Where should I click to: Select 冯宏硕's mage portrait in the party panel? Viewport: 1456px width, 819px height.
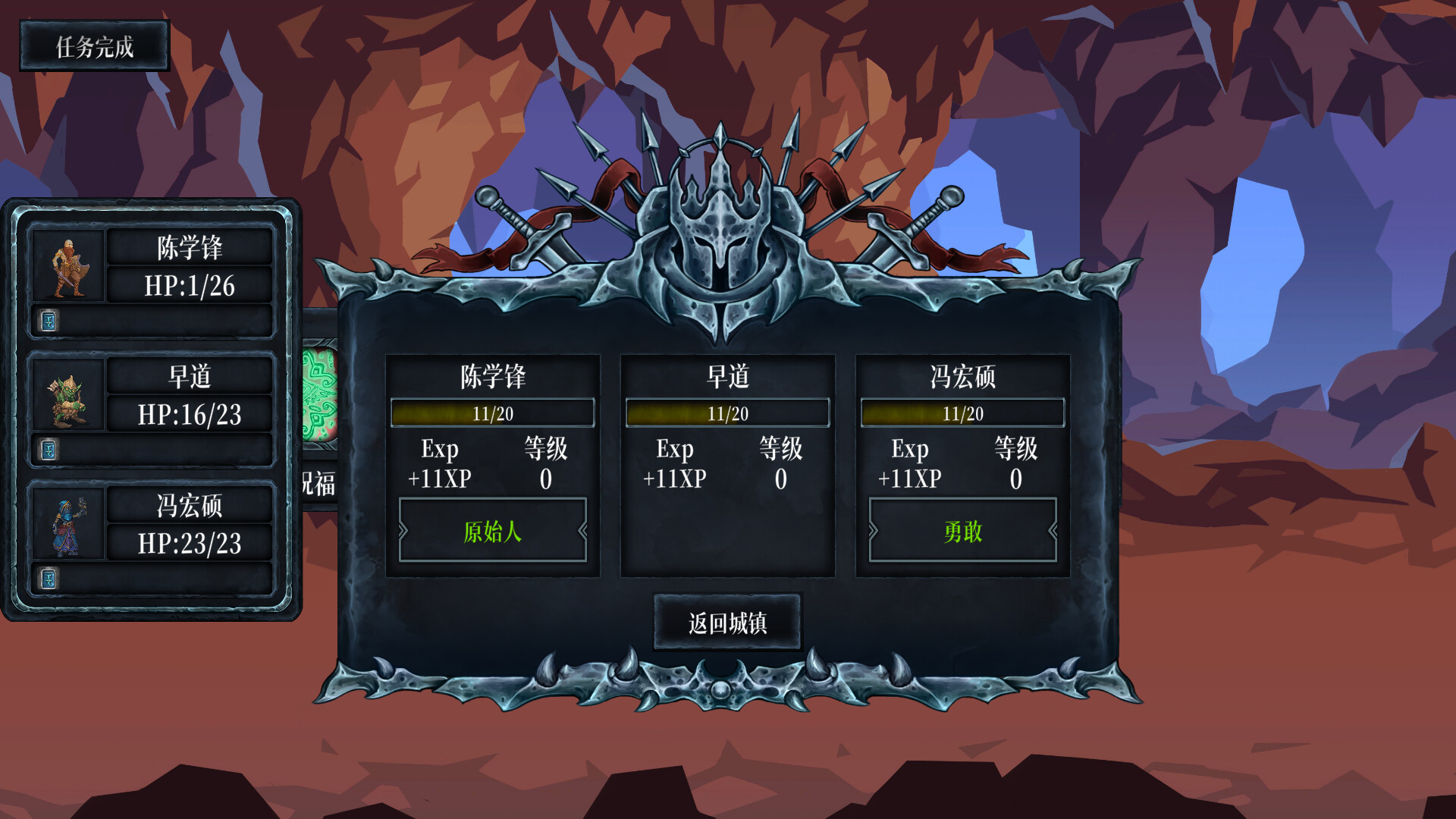[x=67, y=525]
